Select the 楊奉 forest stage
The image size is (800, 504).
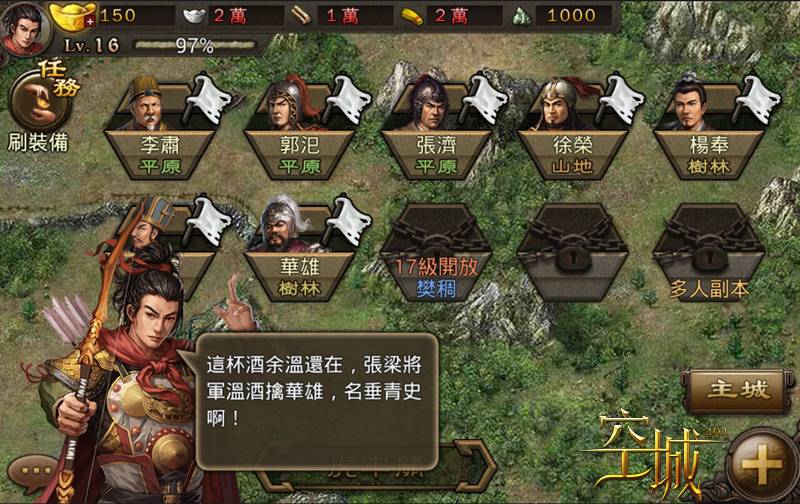[x=707, y=128]
